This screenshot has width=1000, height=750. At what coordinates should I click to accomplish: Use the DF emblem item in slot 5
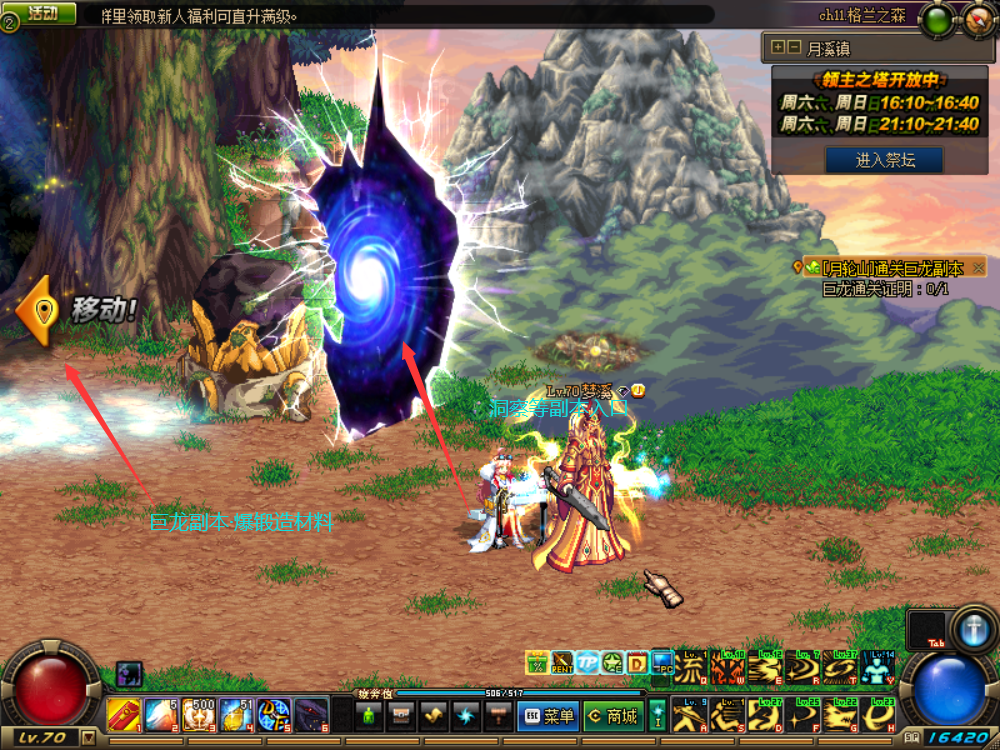[274, 715]
